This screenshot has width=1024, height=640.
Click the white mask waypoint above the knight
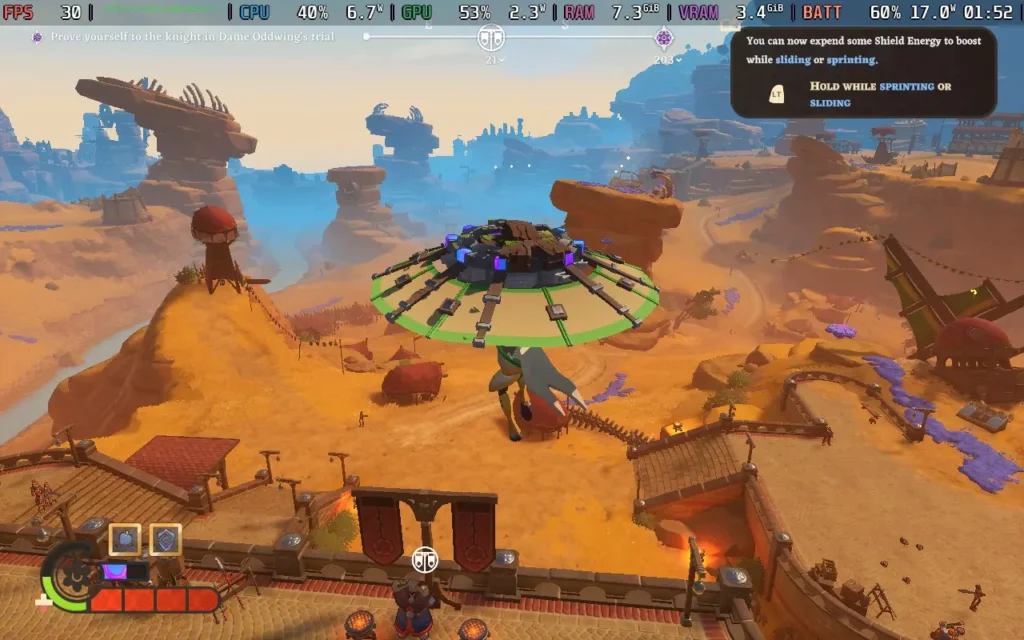(424, 559)
